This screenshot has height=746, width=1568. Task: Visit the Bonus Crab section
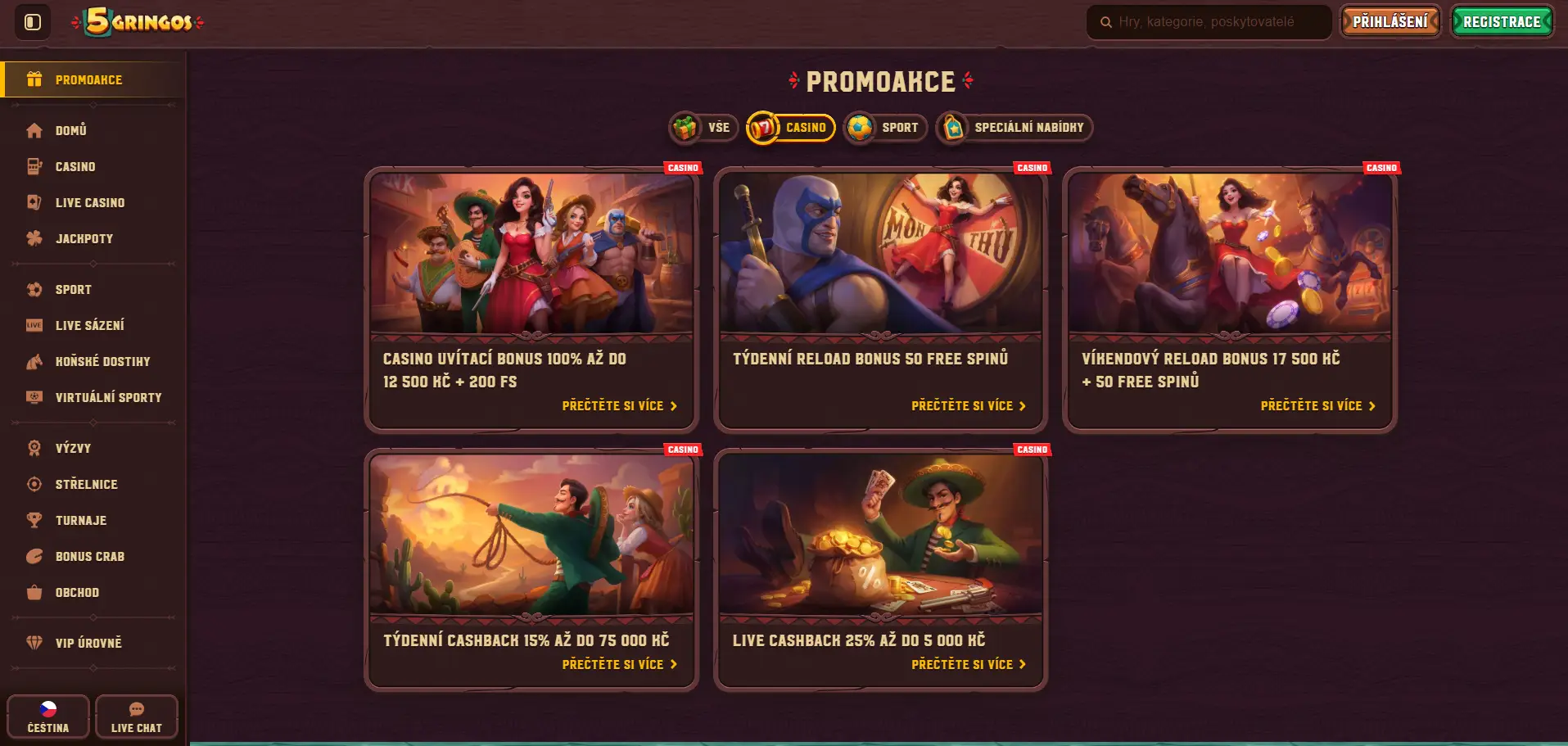coord(90,557)
